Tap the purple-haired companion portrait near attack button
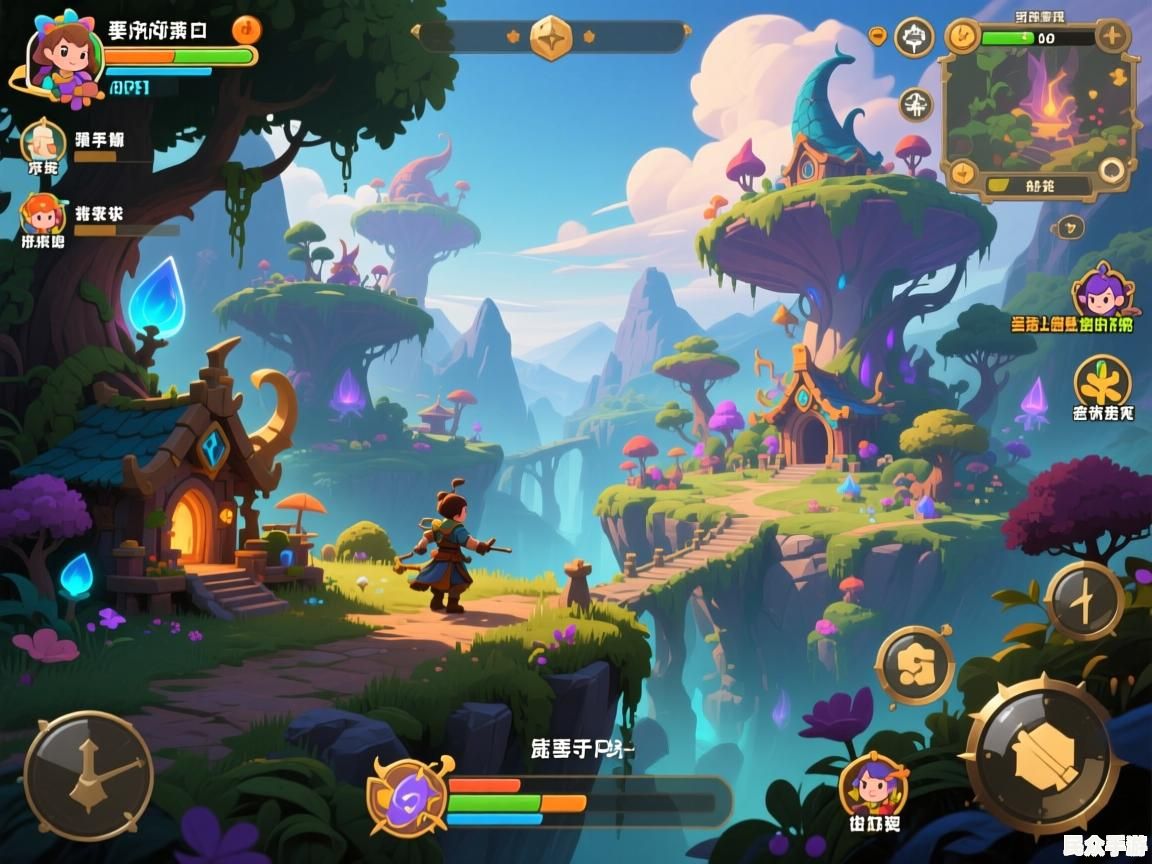The height and width of the screenshot is (864, 1152). click(874, 786)
